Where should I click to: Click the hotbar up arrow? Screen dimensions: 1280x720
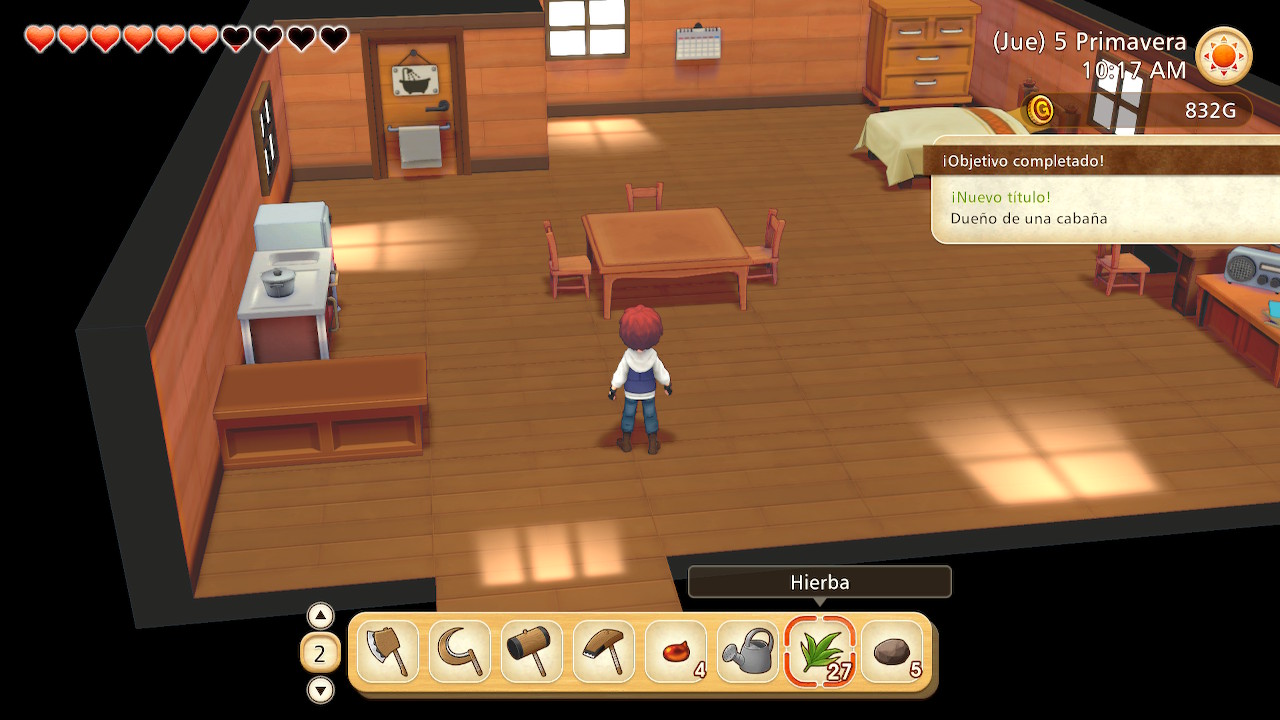320,615
